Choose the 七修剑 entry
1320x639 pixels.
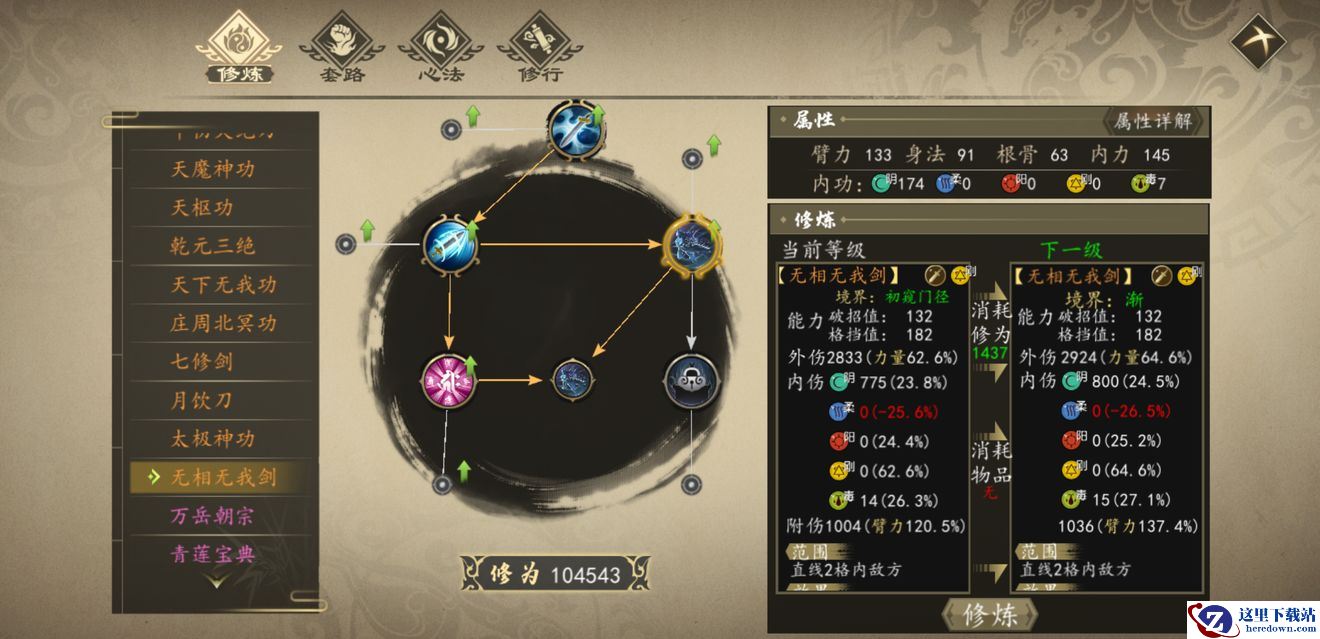201,361
